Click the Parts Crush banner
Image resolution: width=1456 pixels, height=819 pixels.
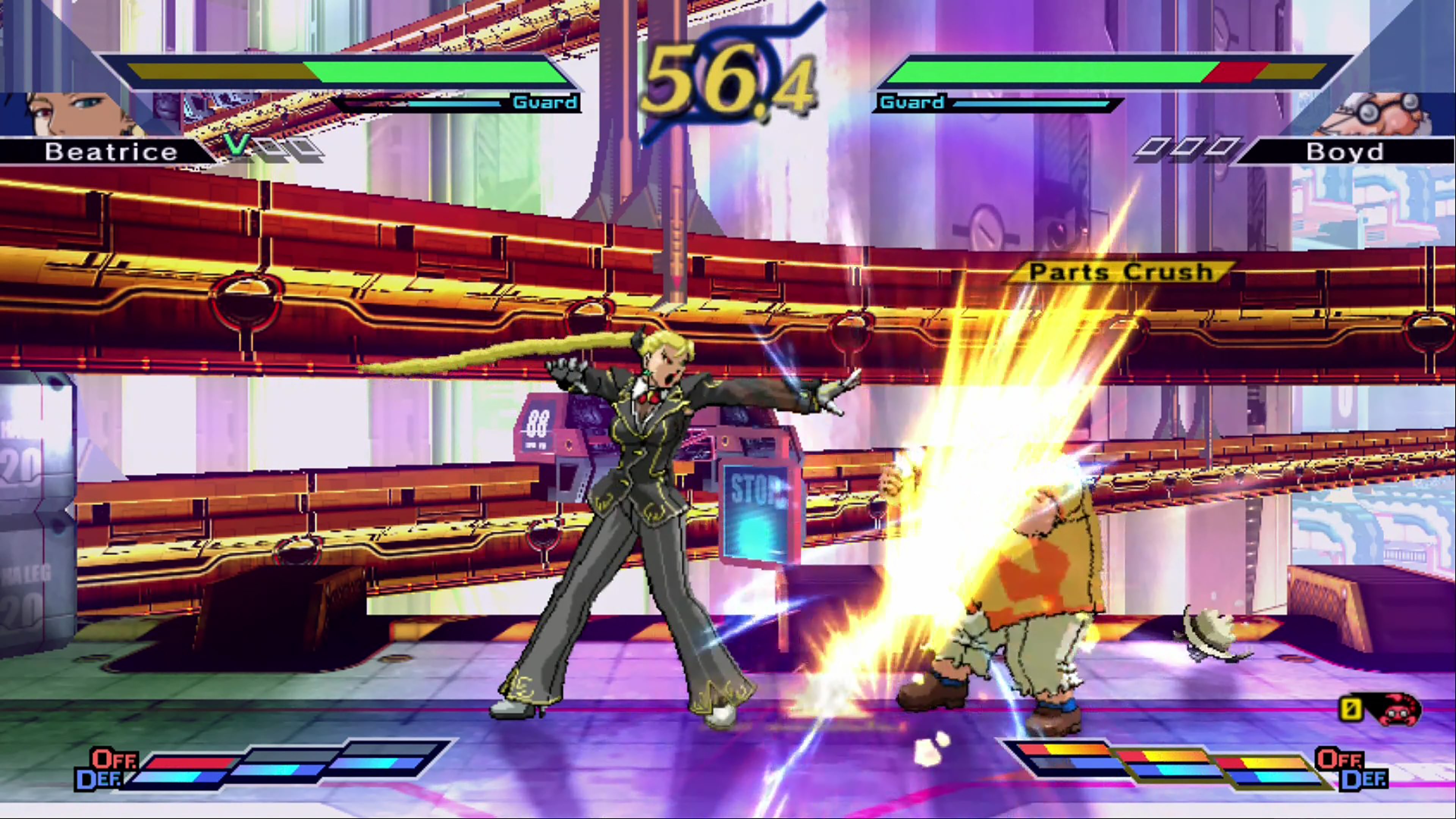click(1116, 272)
